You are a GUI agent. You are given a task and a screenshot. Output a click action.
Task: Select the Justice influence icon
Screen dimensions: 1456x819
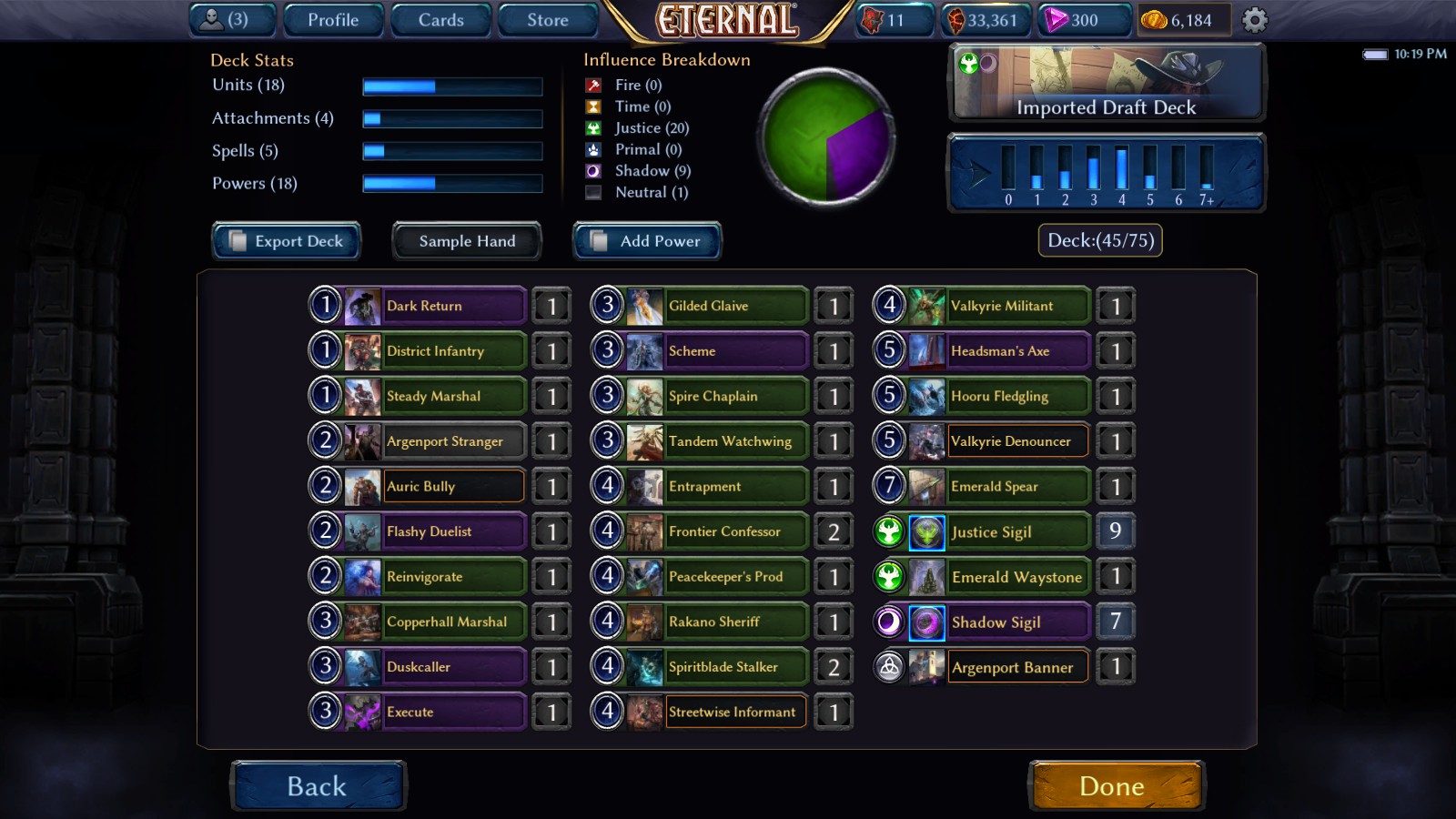(593, 128)
